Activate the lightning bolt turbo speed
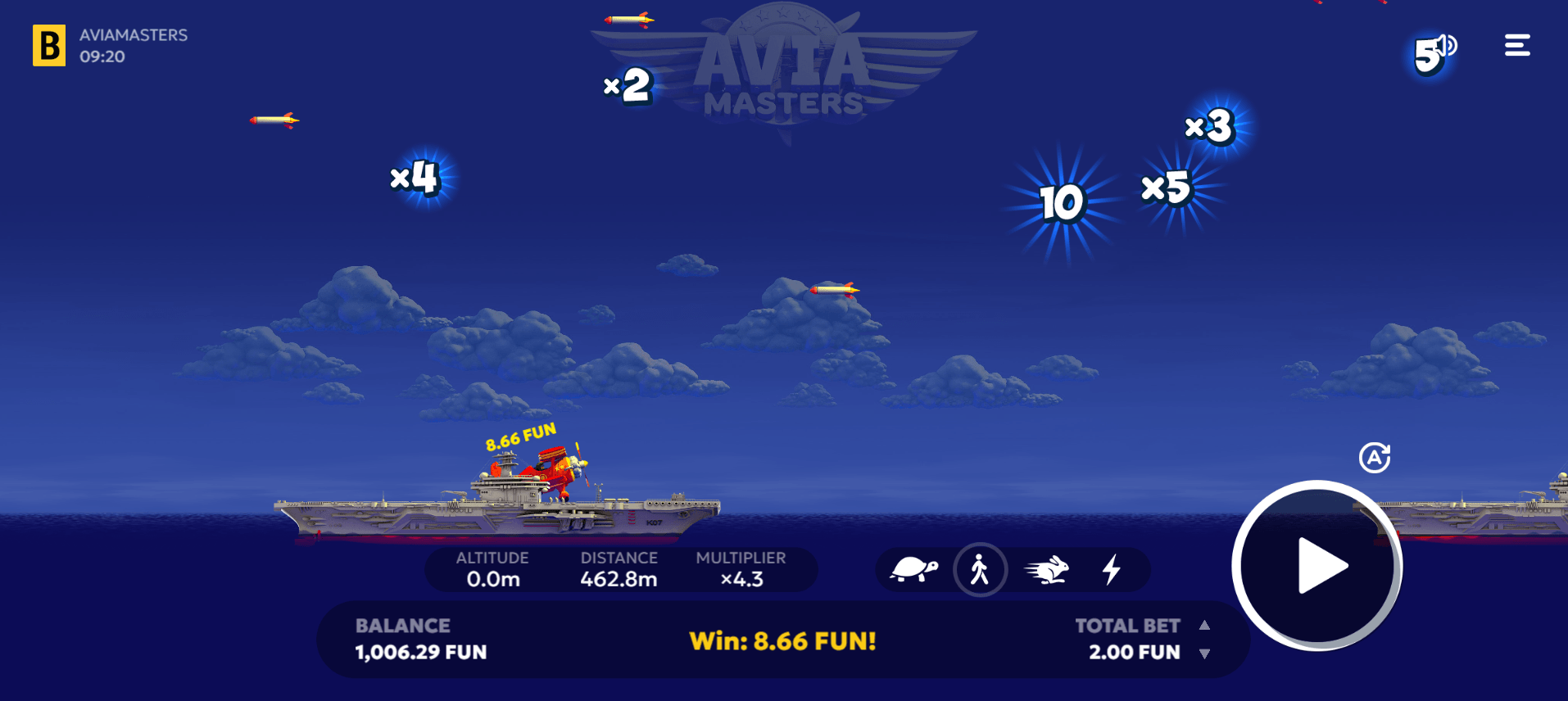This screenshot has width=1568, height=701. click(1112, 569)
